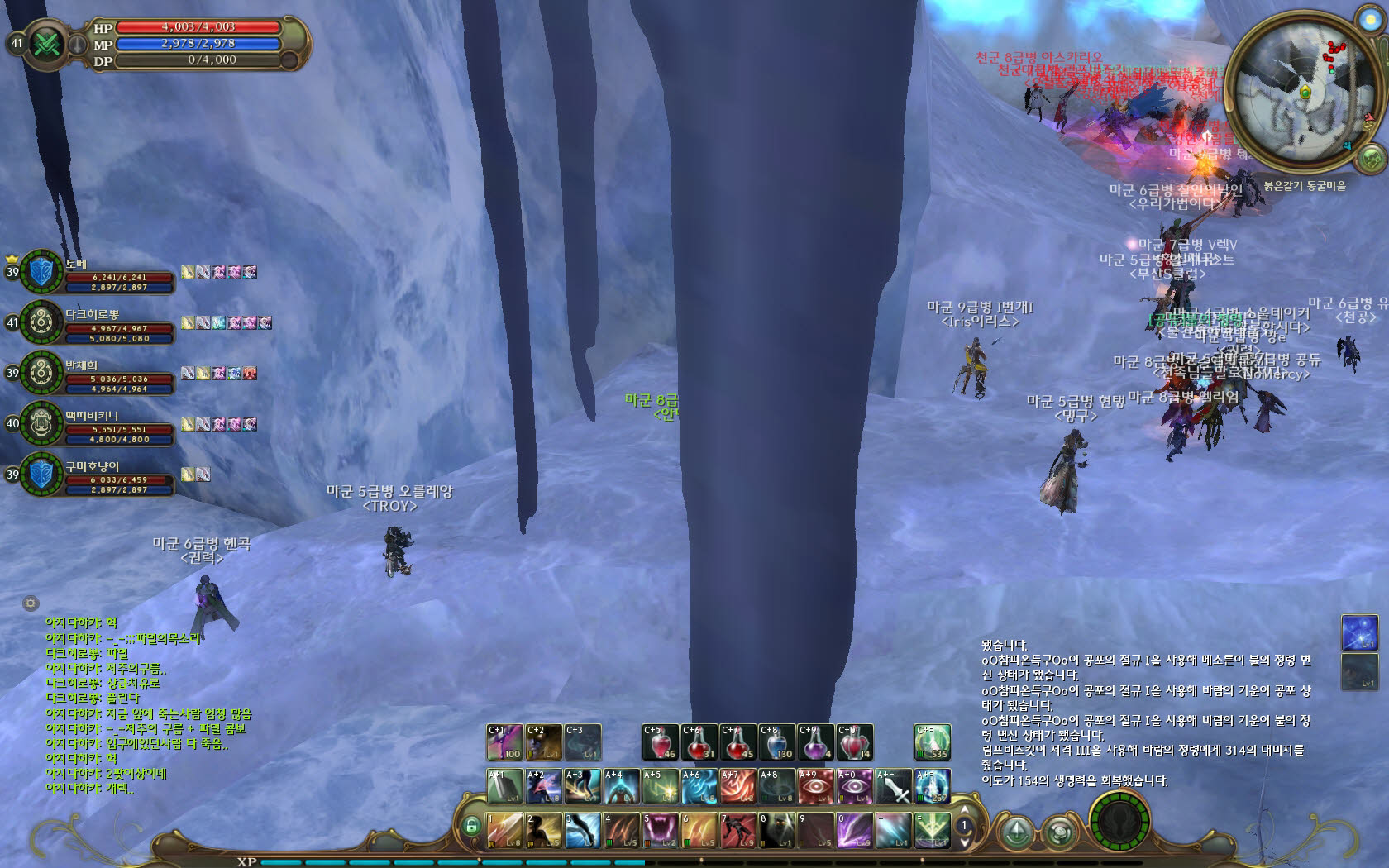Select party member 떡띠비키니

click(41, 424)
